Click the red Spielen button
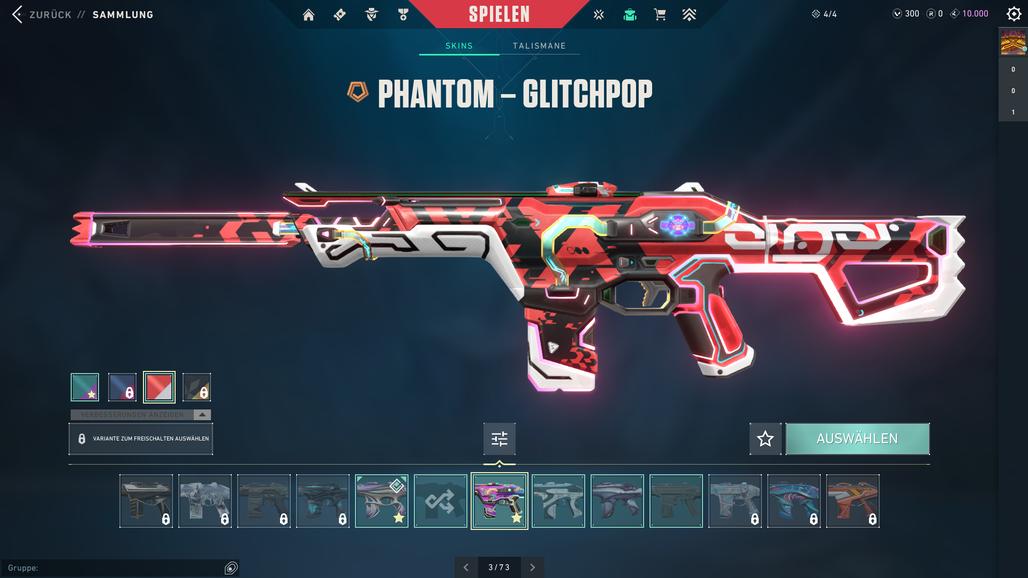This screenshot has height=578, width=1028. tap(499, 14)
